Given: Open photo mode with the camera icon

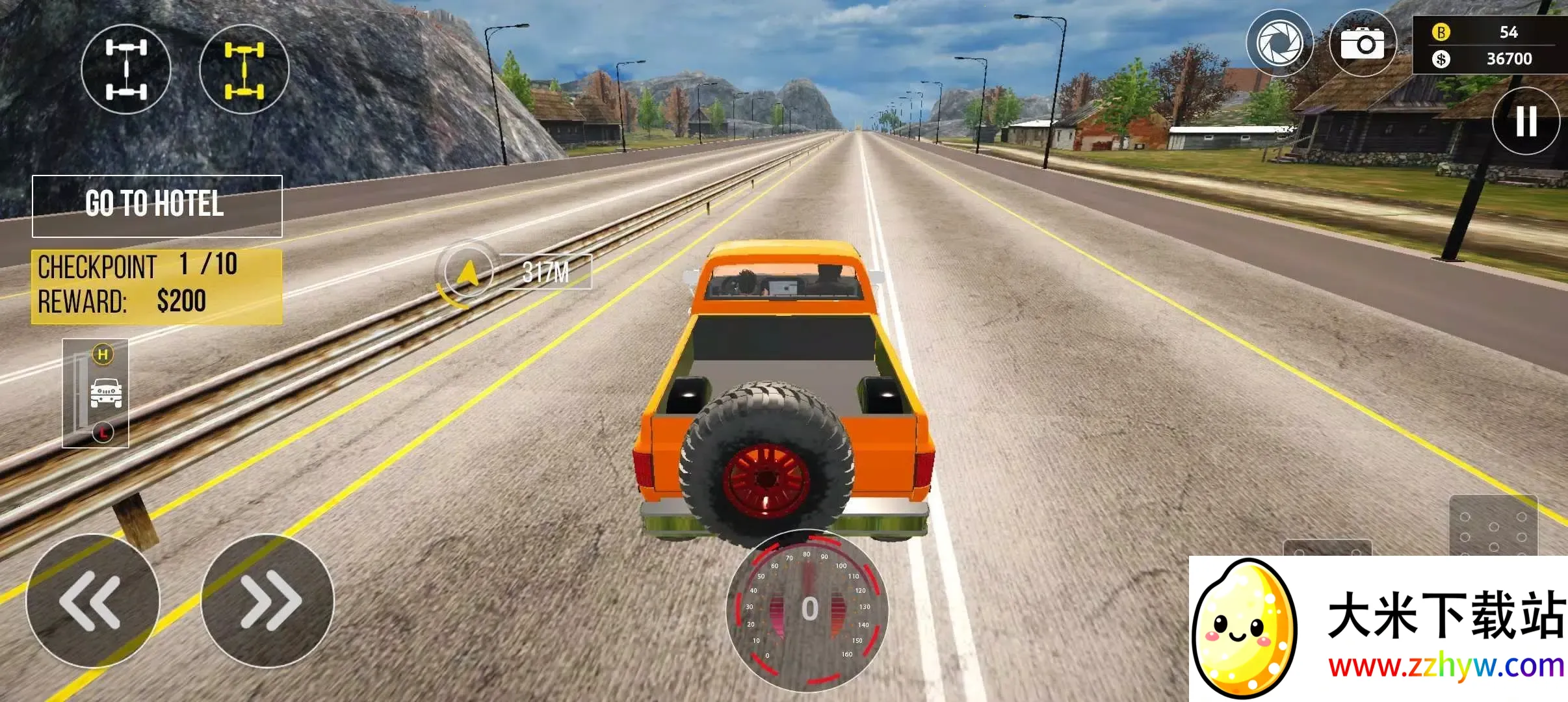Looking at the screenshot, I should pyautogui.click(x=1363, y=44).
